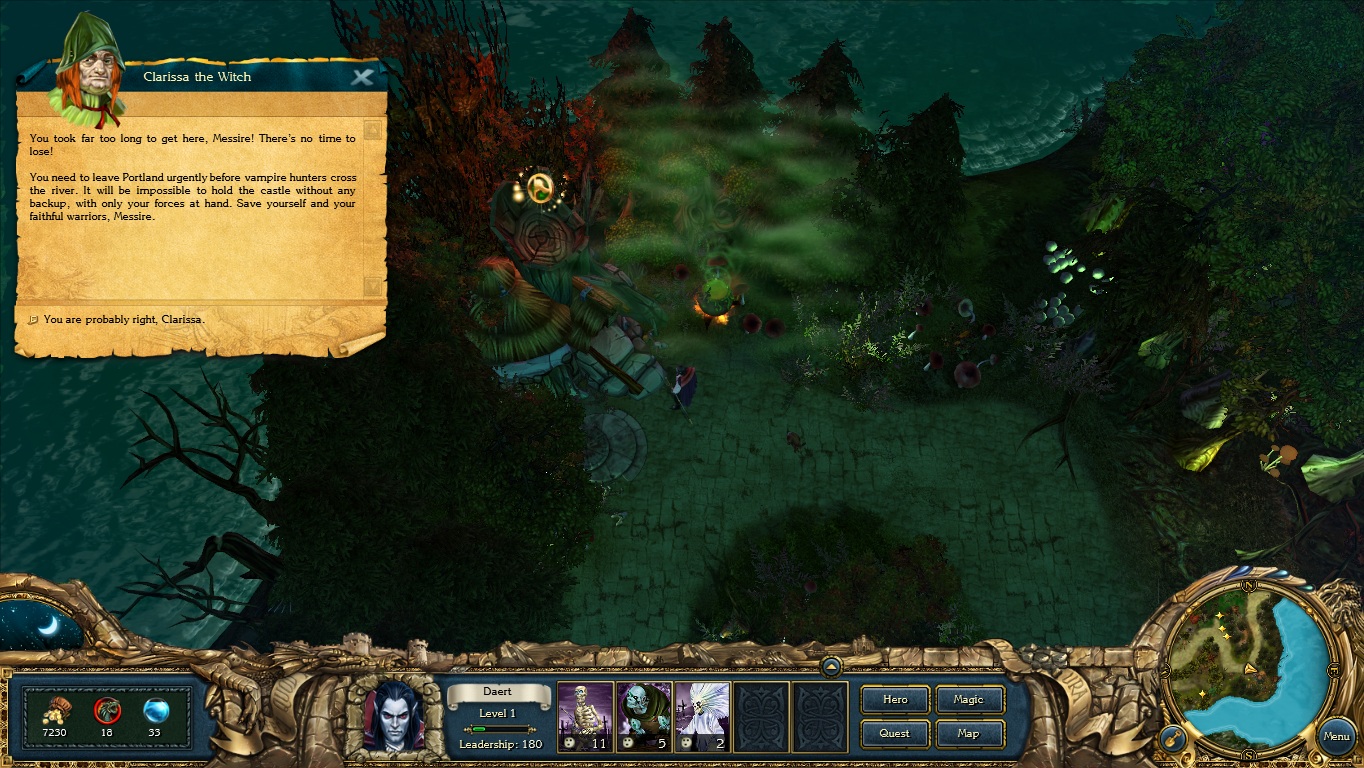Select the zombie troop slot
The image size is (1364, 768).
click(x=643, y=716)
